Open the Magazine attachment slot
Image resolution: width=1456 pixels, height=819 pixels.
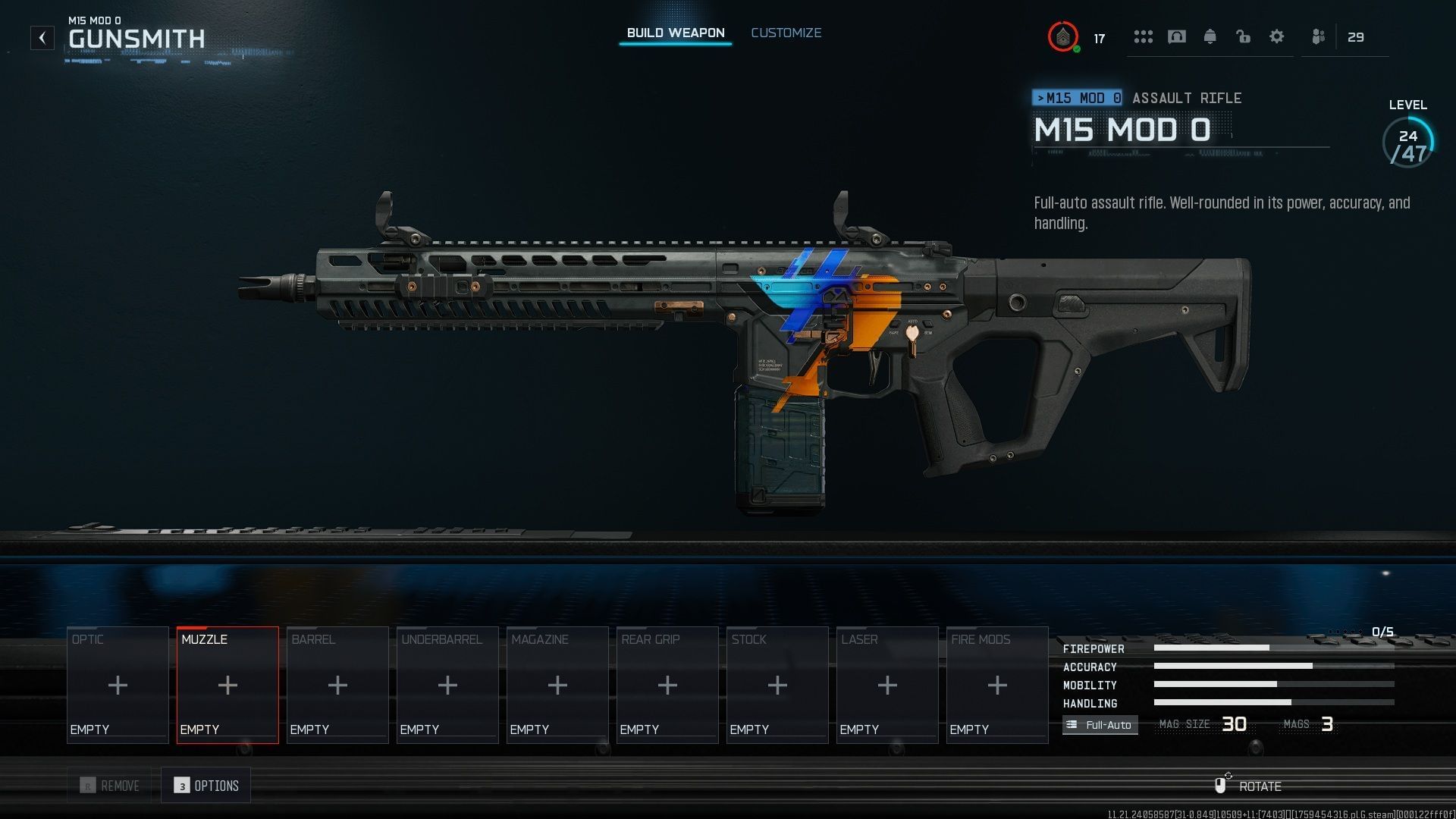pos(557,685)
